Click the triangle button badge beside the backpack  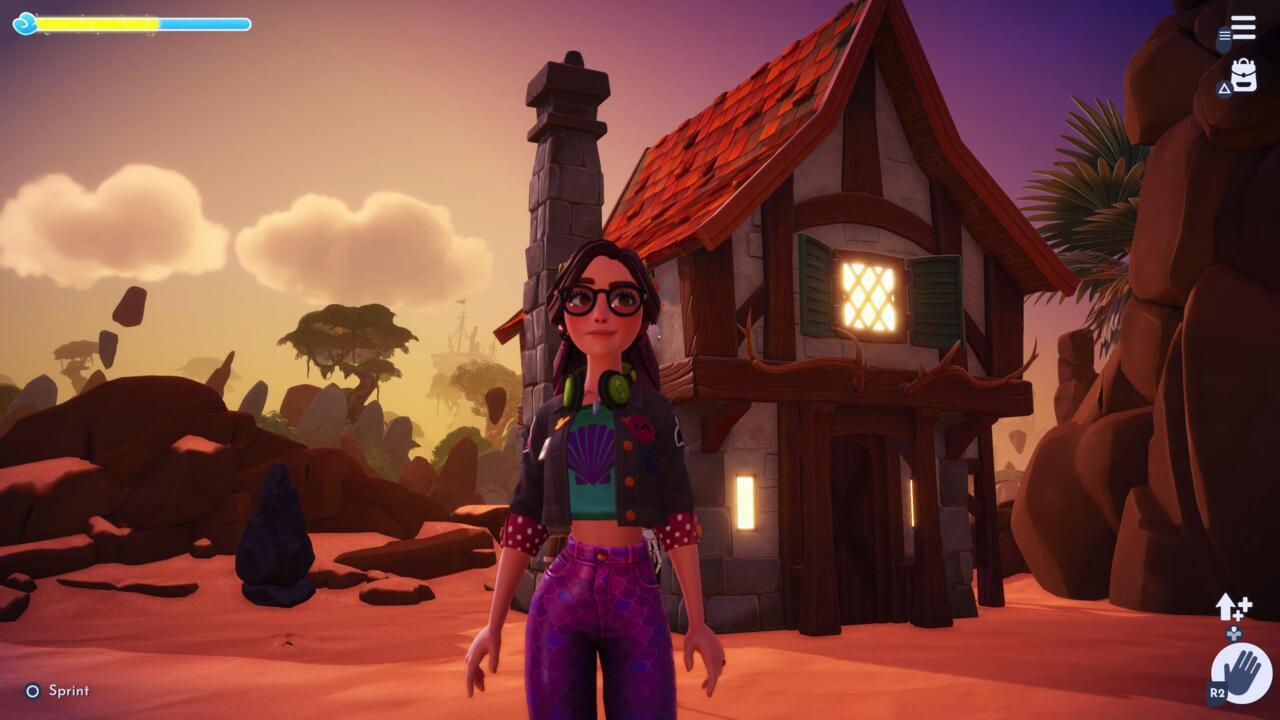(x=1225, y=89)
